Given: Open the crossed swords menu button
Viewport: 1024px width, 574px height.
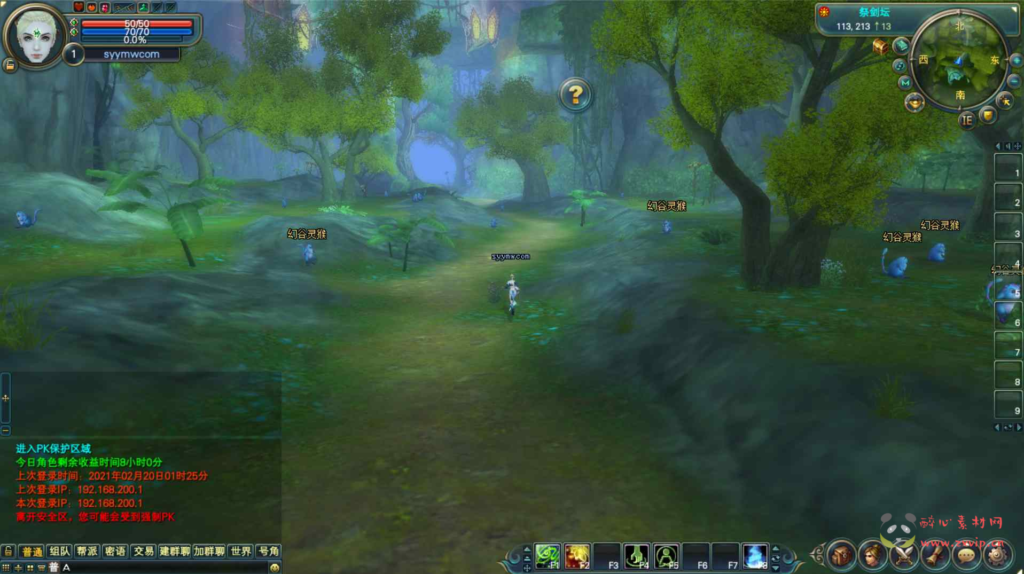Looking at the screenshot, I should coord(904,553).
